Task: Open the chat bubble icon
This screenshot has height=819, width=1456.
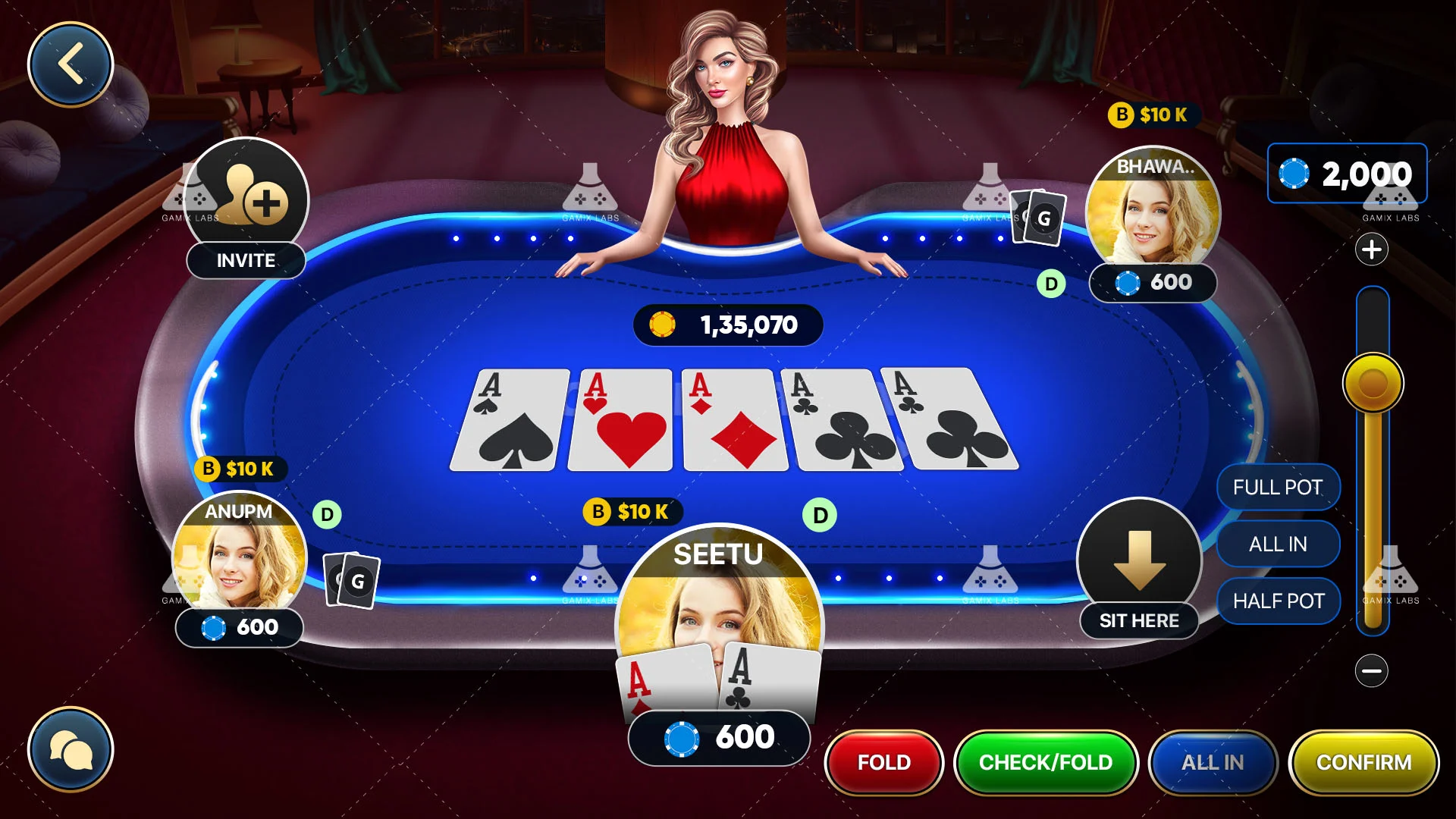Action: [72, 749]
